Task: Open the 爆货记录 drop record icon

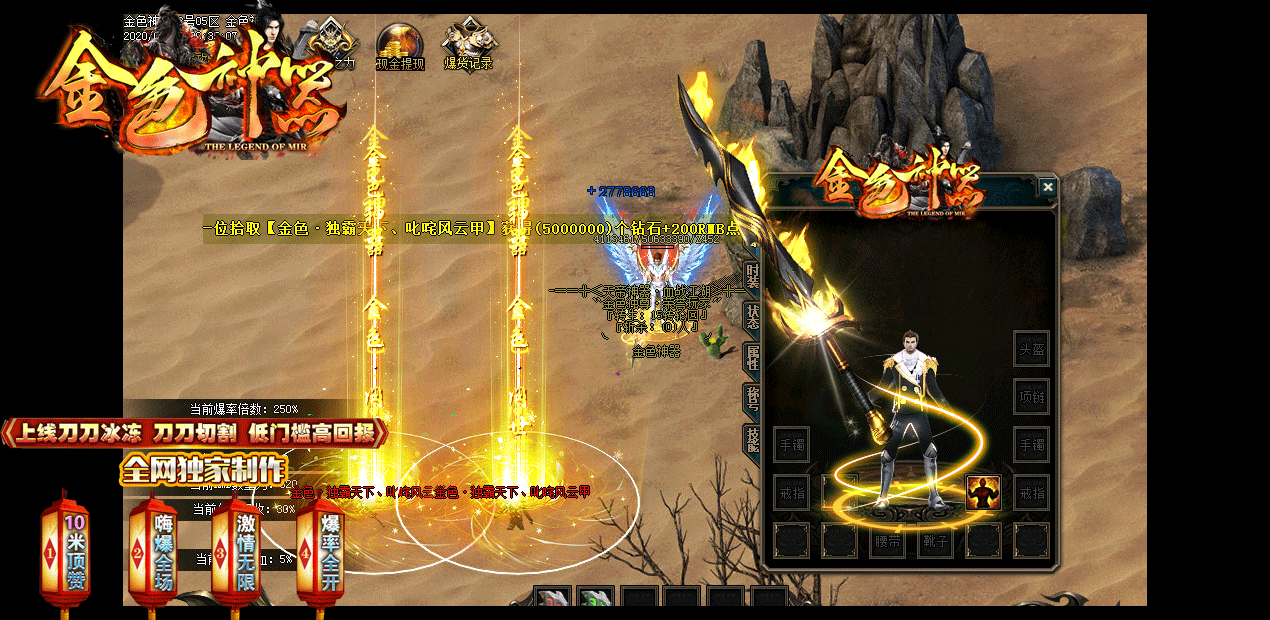Action: pyautogui.click(x=468, y=46)
